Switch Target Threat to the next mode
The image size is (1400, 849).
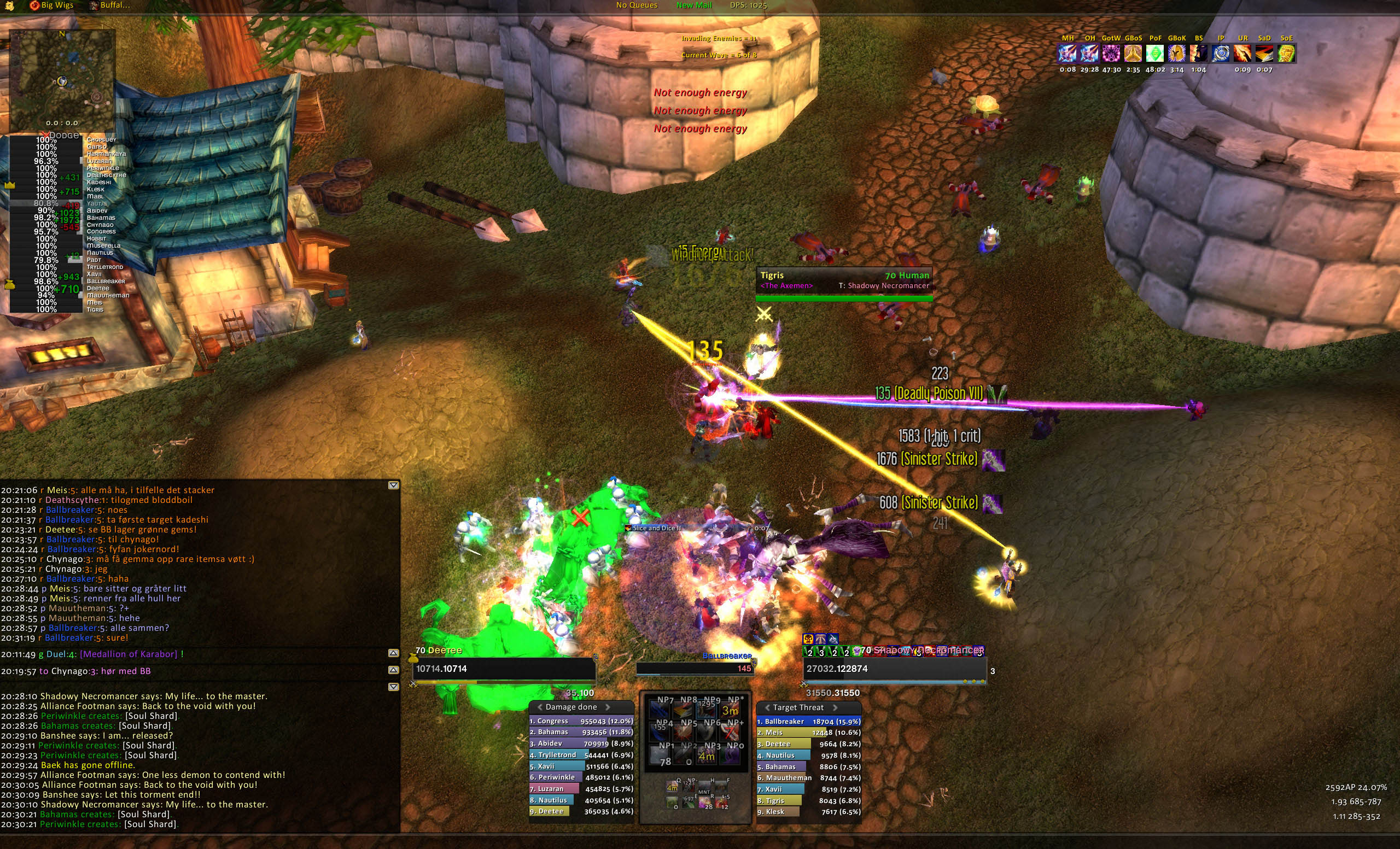[835, 707]
